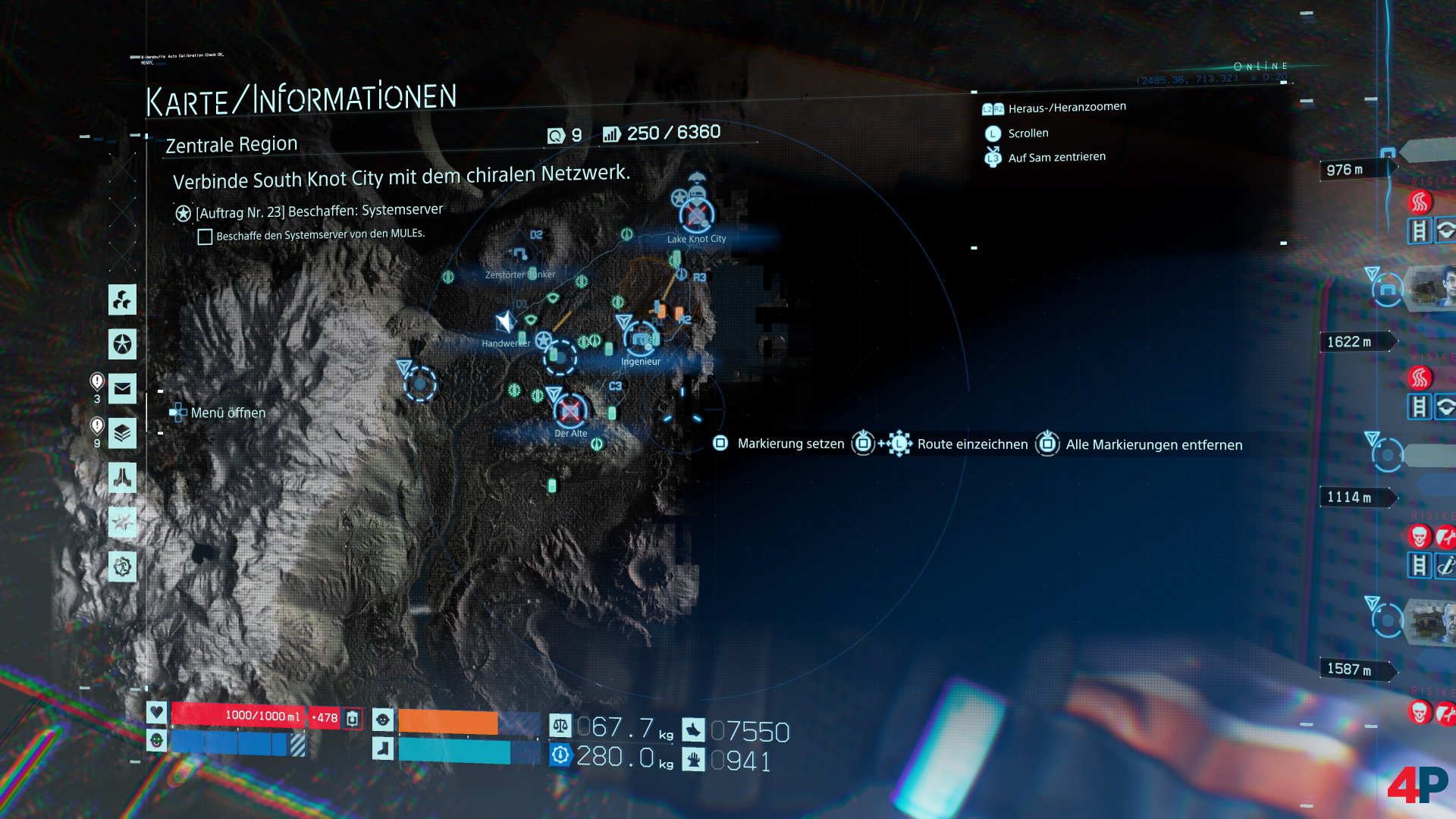
Task: Select the dashed circle marker west of Handwerker
Action: pyautogui.click(x=419, y=384)
